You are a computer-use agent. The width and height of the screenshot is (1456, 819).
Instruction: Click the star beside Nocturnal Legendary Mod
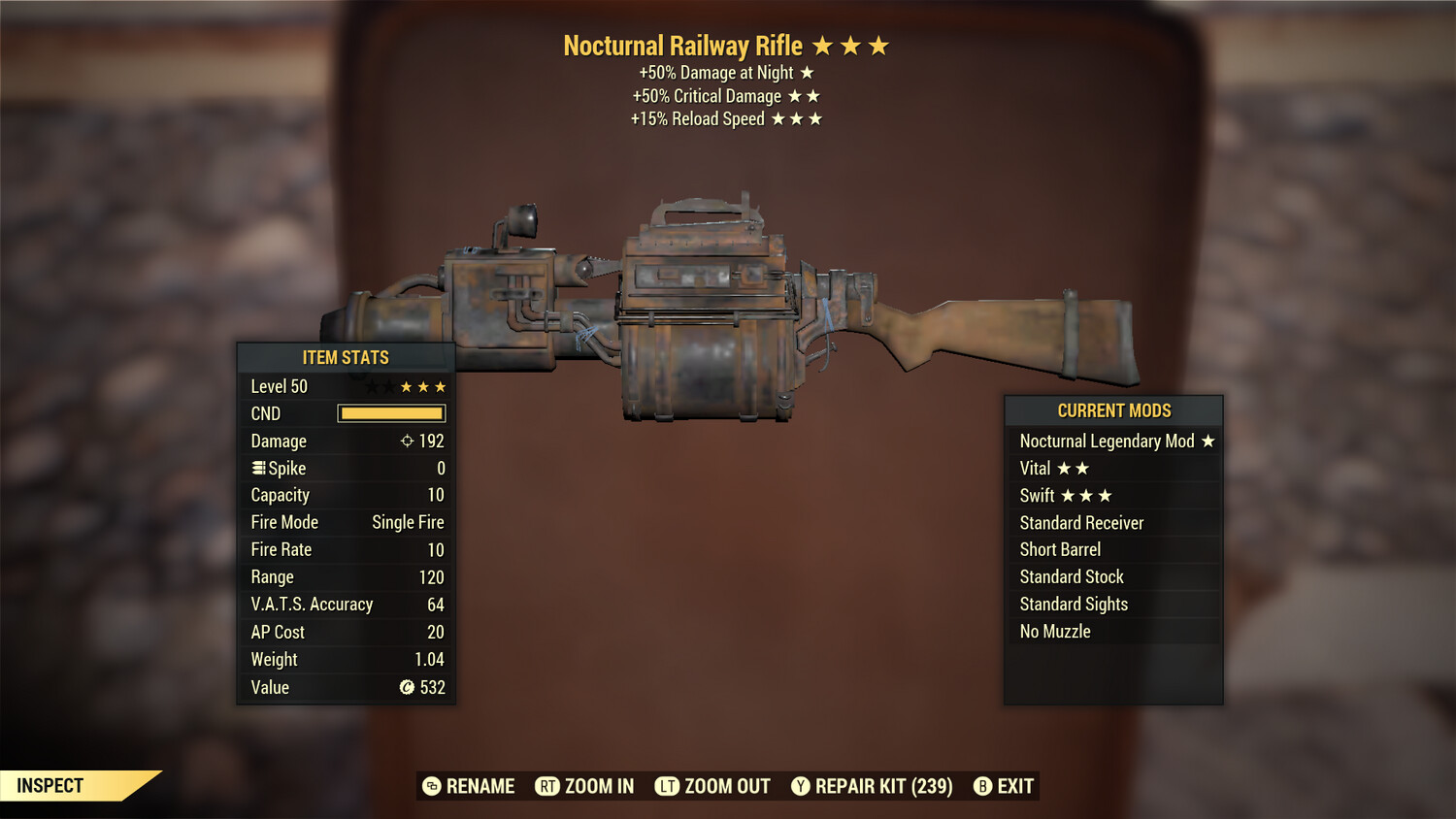click(x=1208, y=441)
